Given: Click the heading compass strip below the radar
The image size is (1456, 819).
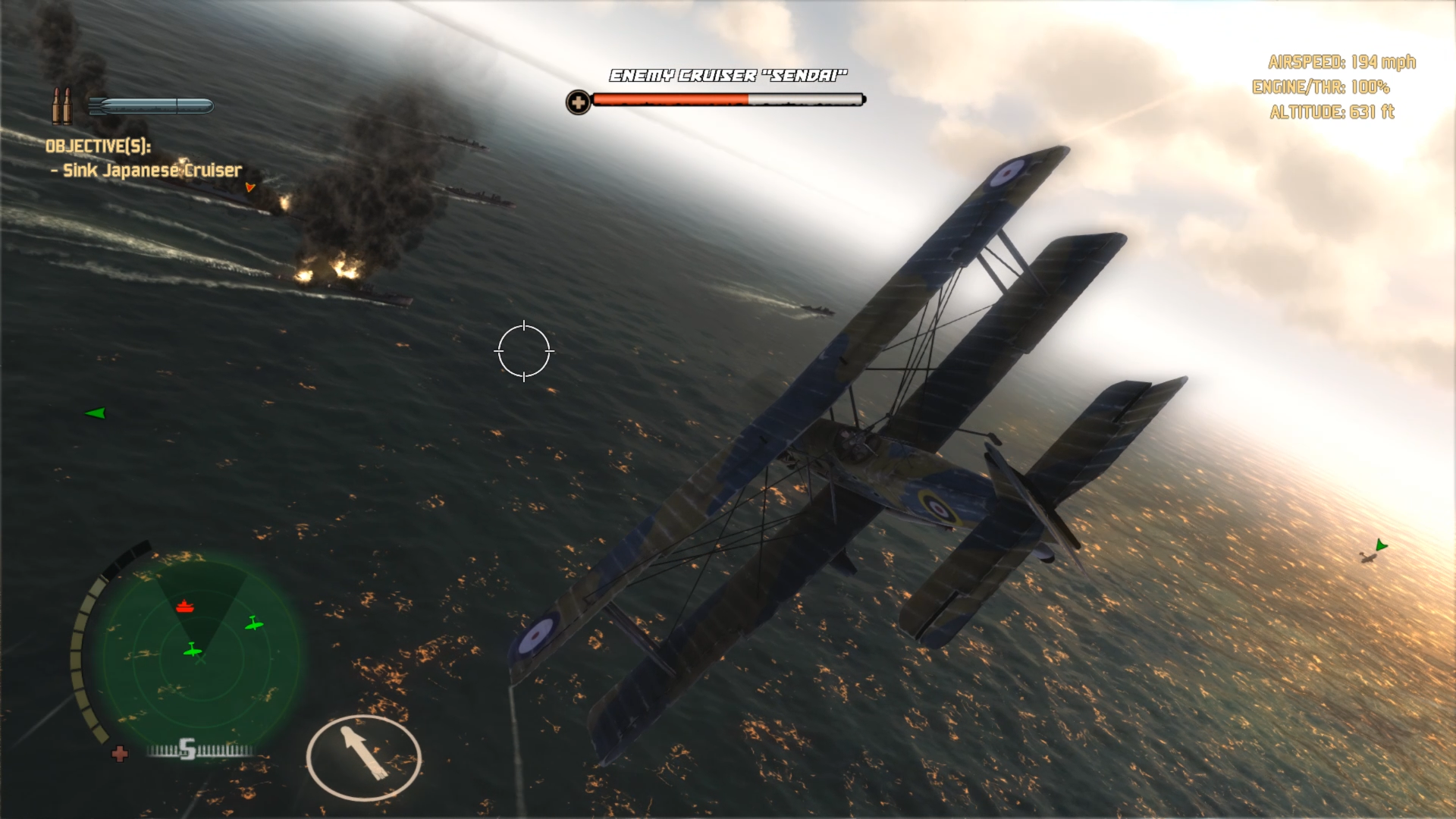Looking at the screenshot, I should tap(200, 751).
